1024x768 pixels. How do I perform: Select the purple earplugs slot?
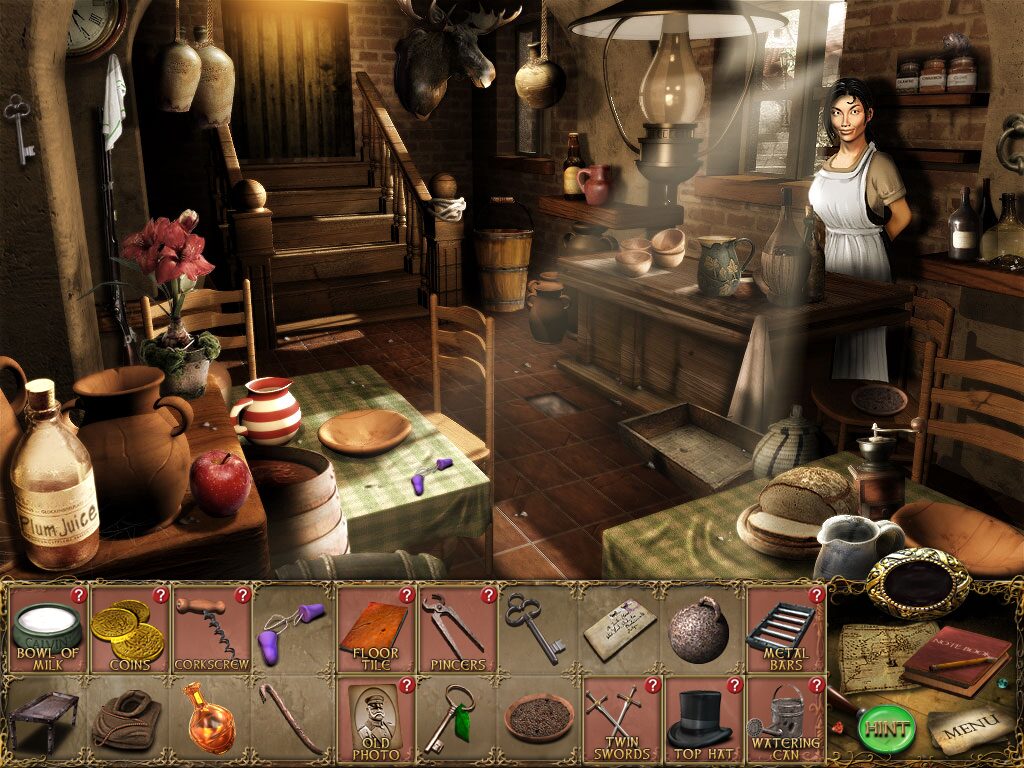coord(292,630)
